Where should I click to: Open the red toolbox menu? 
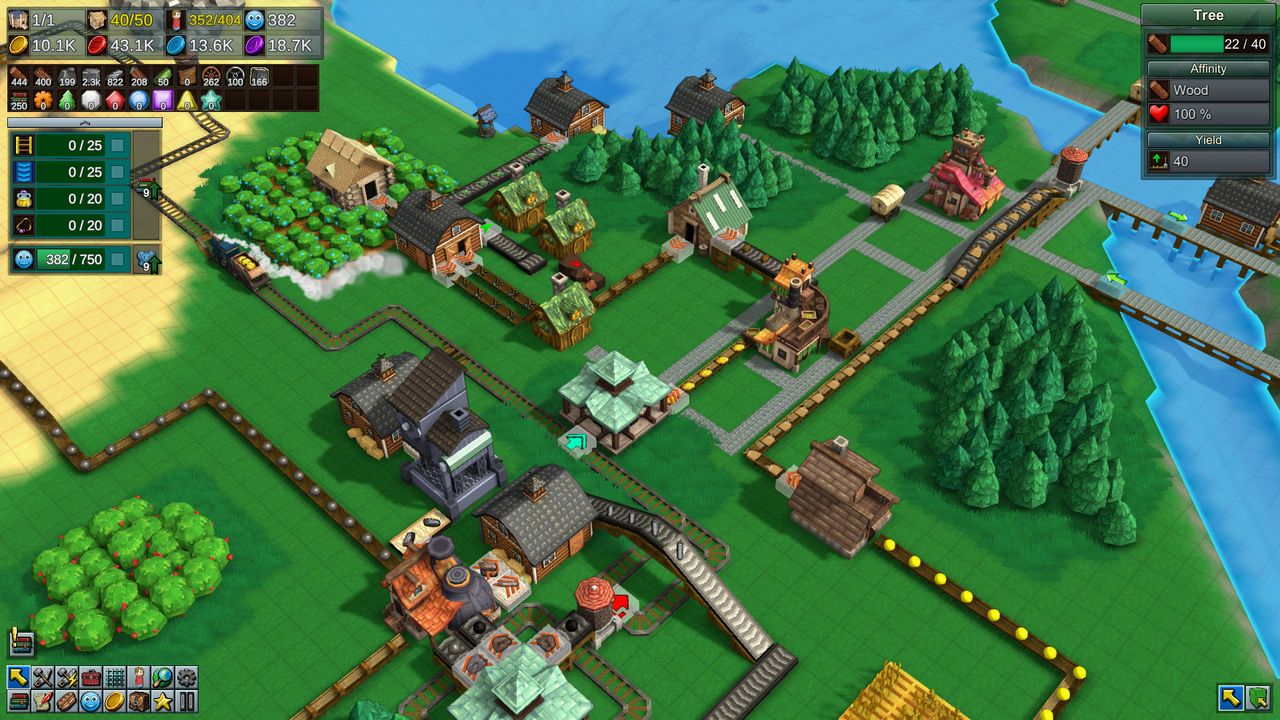(x=90, y=677)
